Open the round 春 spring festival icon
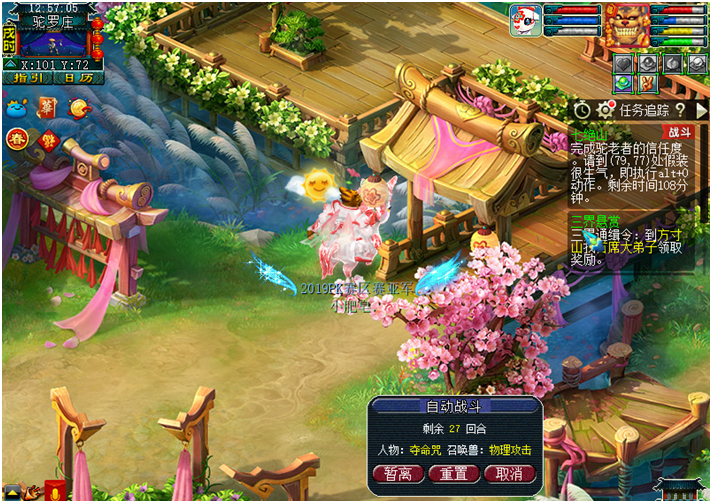Viewport: 712px width, 501px height. [18, 139]
